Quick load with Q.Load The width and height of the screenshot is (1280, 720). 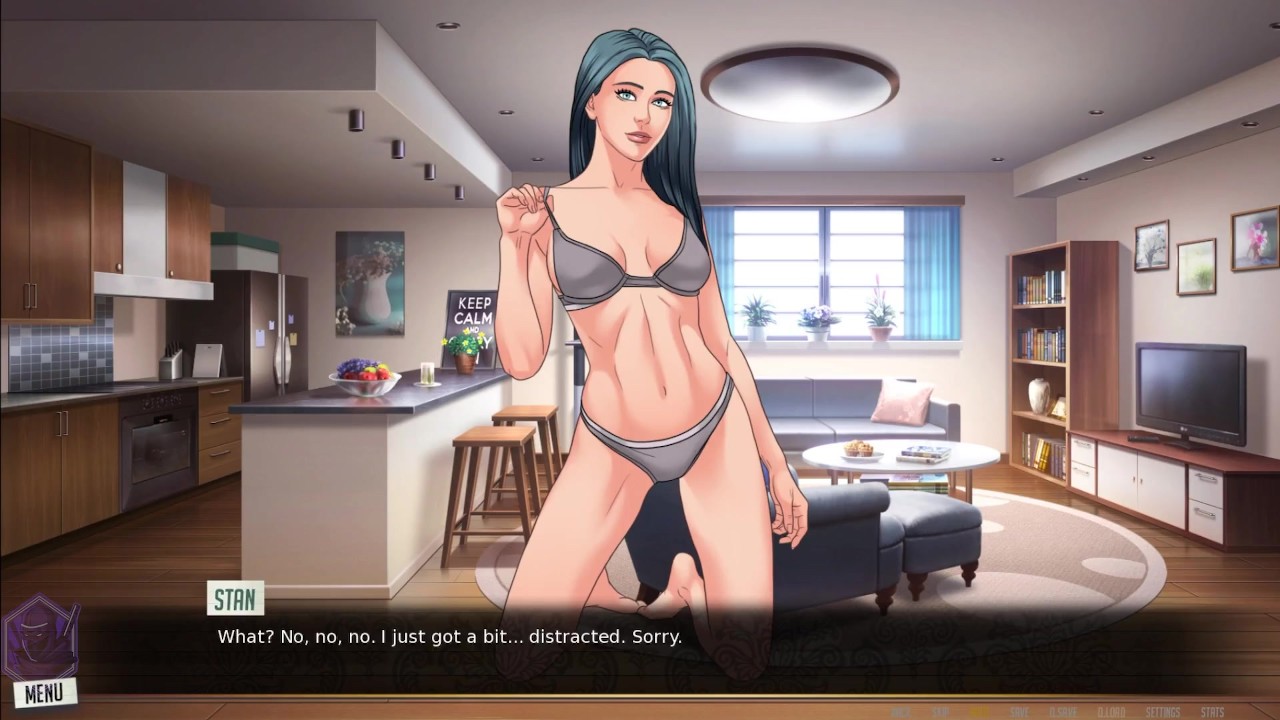point(1112,712)
